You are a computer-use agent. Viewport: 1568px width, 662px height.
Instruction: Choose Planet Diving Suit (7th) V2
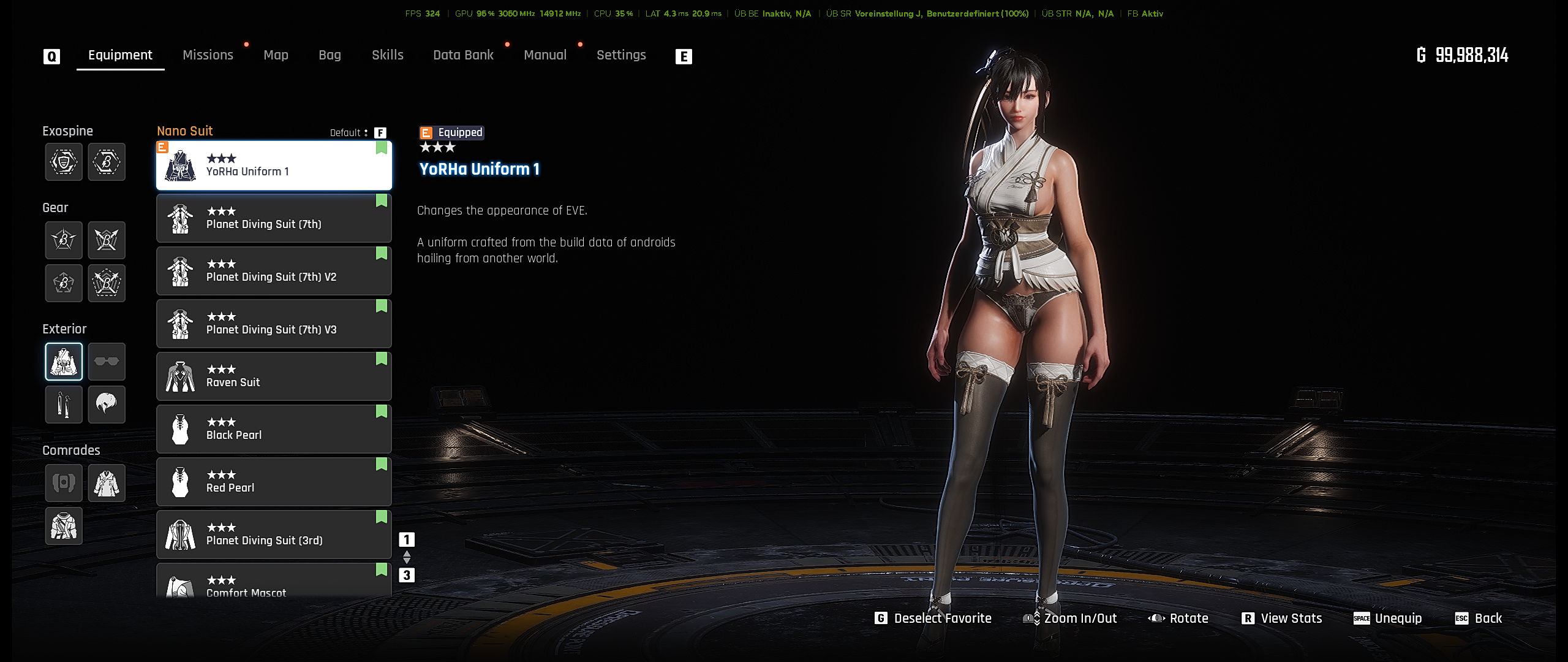274,271
